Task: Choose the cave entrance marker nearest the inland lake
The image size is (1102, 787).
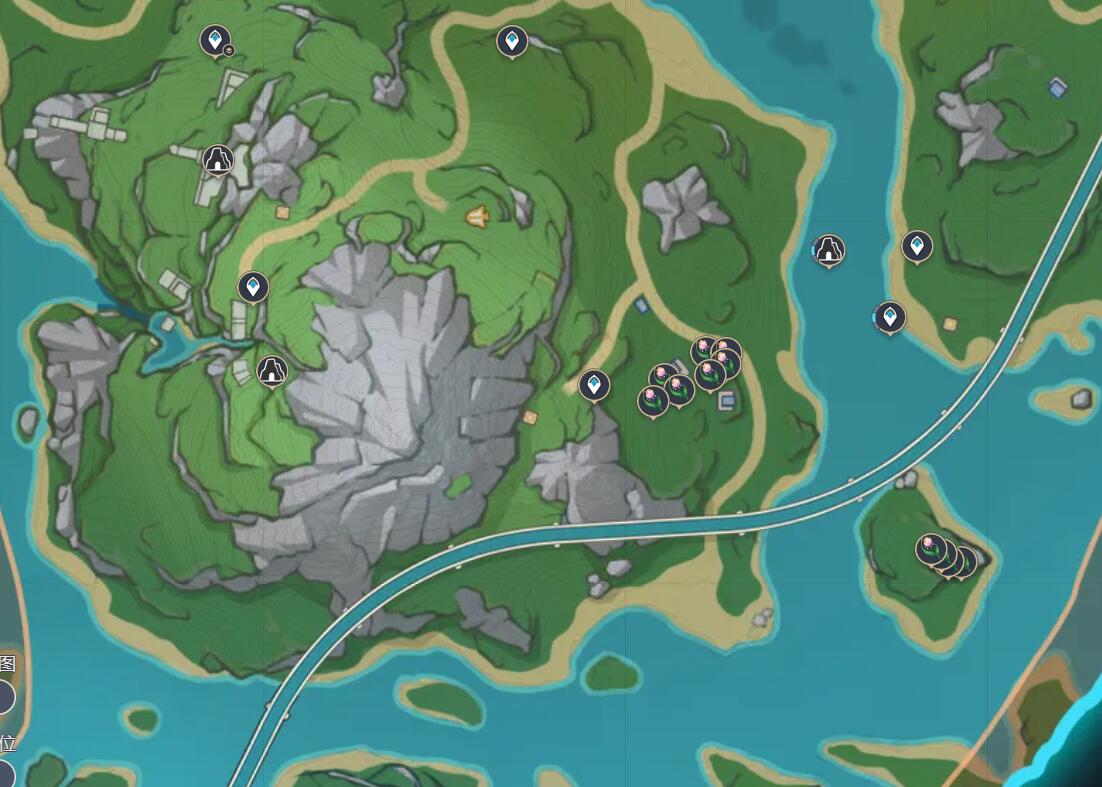Action: point(271,371)
